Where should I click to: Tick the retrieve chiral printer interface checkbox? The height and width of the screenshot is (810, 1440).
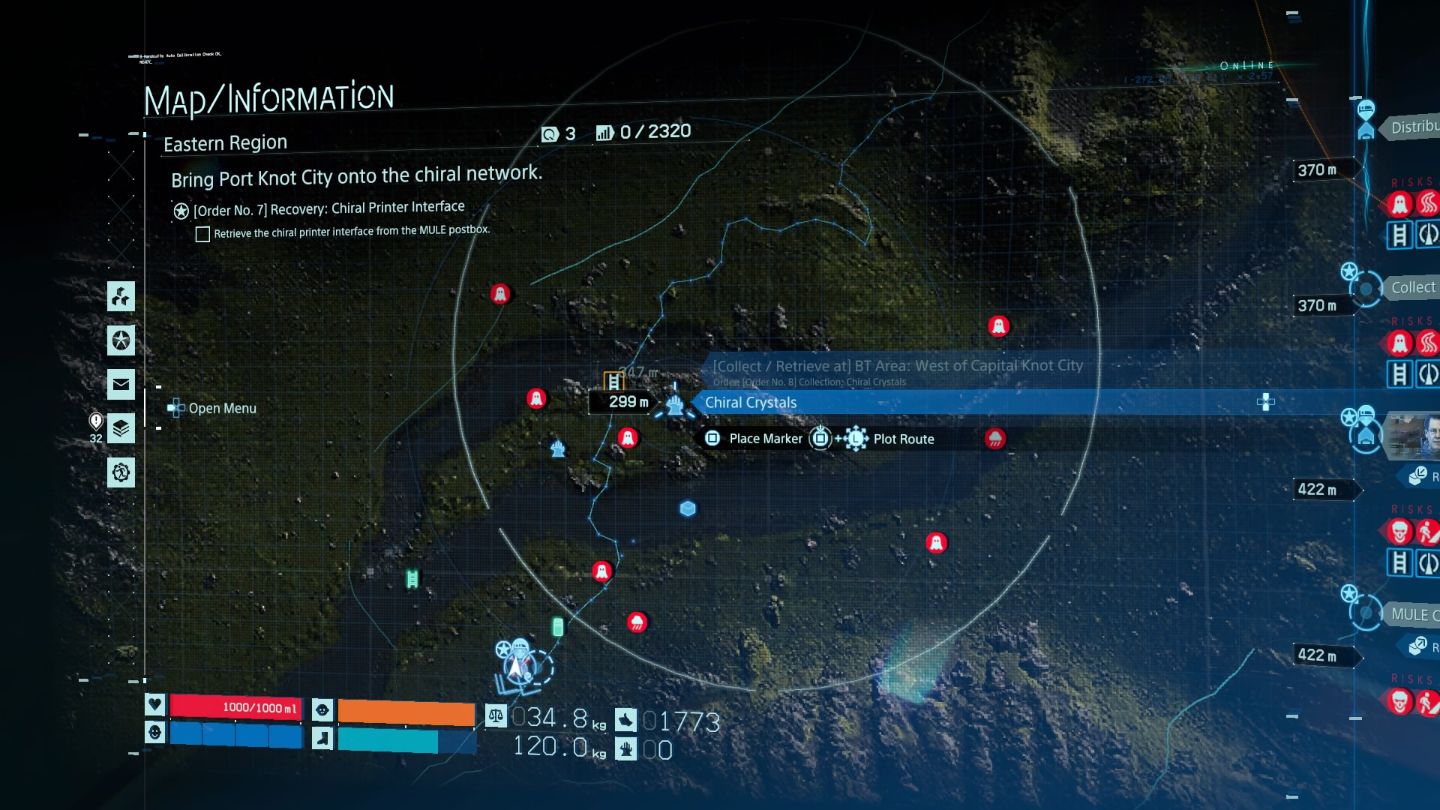coord(203,234)
